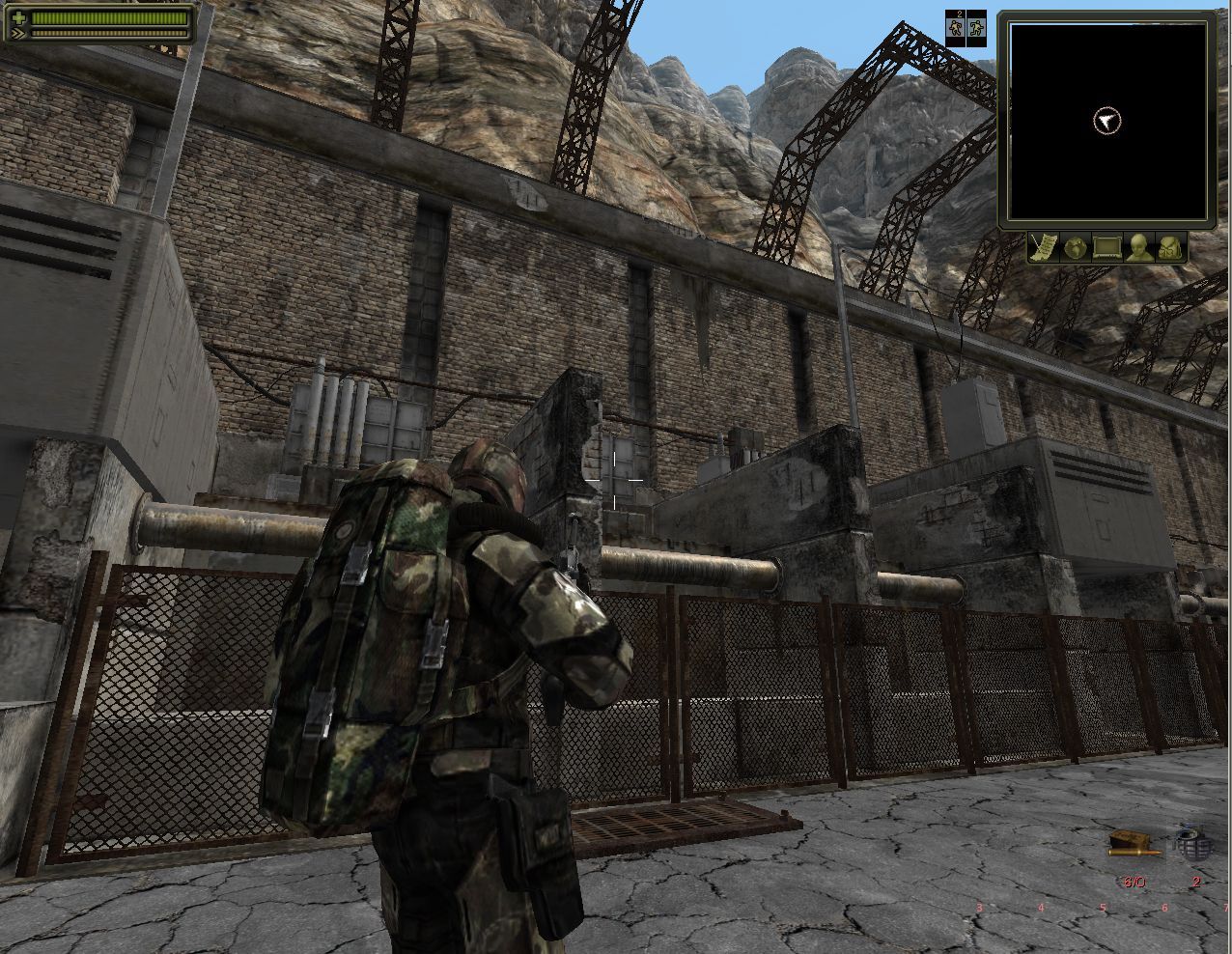Click the computer screen icon below minimap
The height and width of the screenshot is (954, 1232).
(x=1106, y=248)
